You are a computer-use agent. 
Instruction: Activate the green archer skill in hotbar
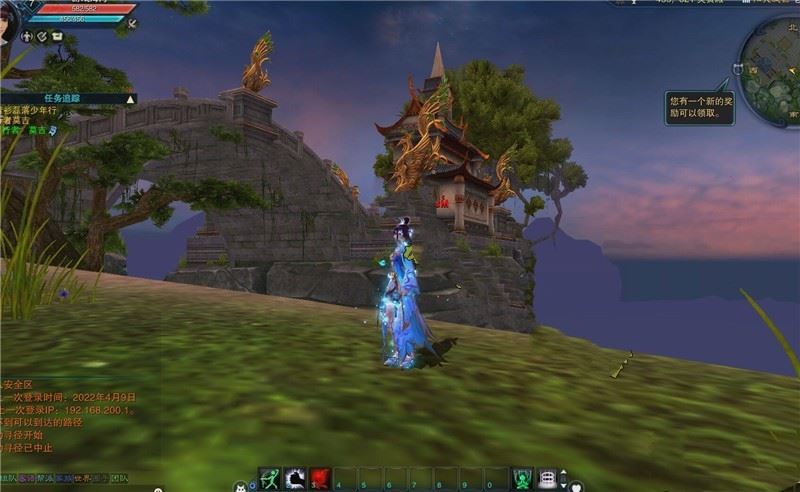click(x=269, y=478)
